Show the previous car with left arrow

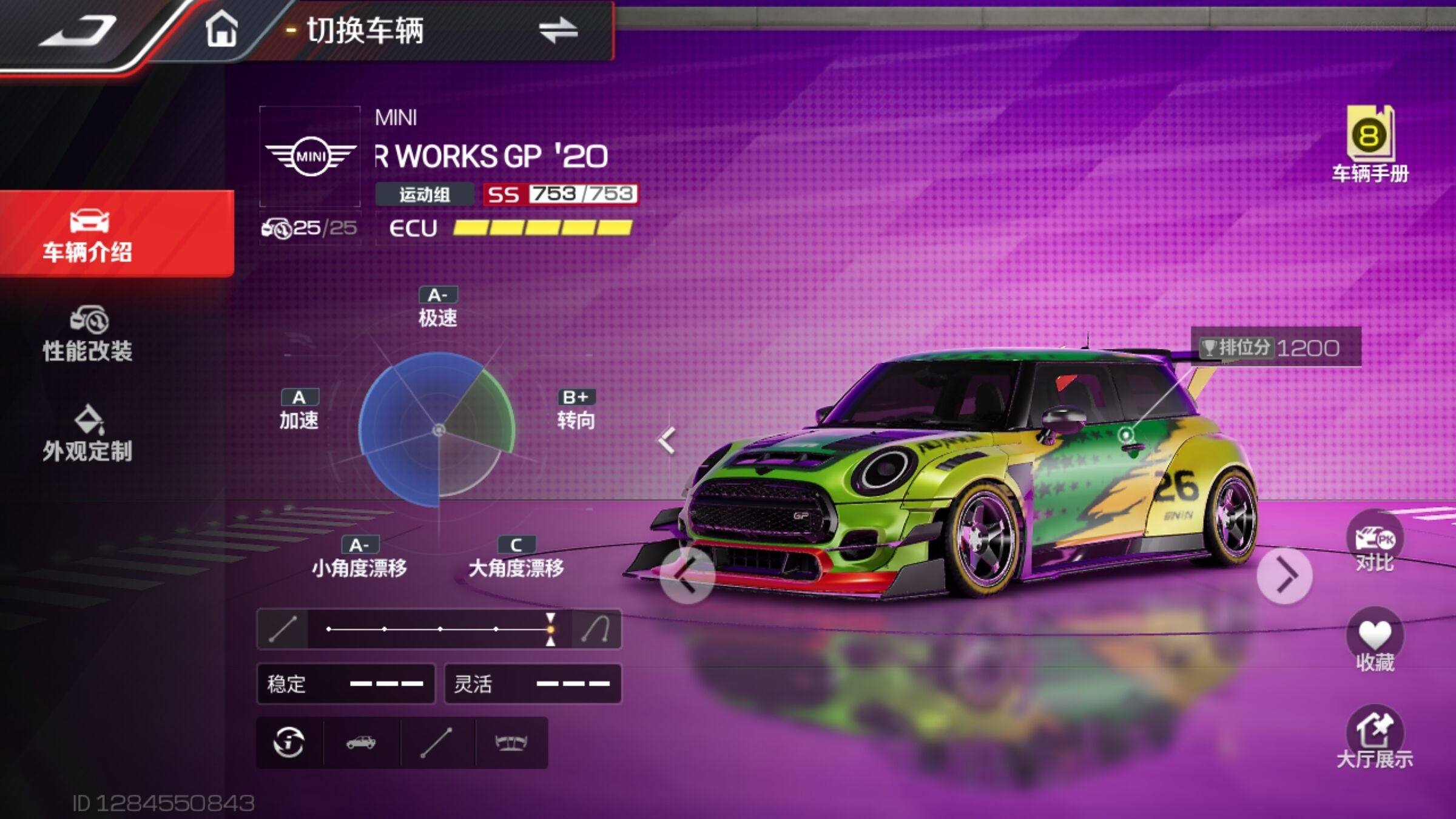(687, 575)
